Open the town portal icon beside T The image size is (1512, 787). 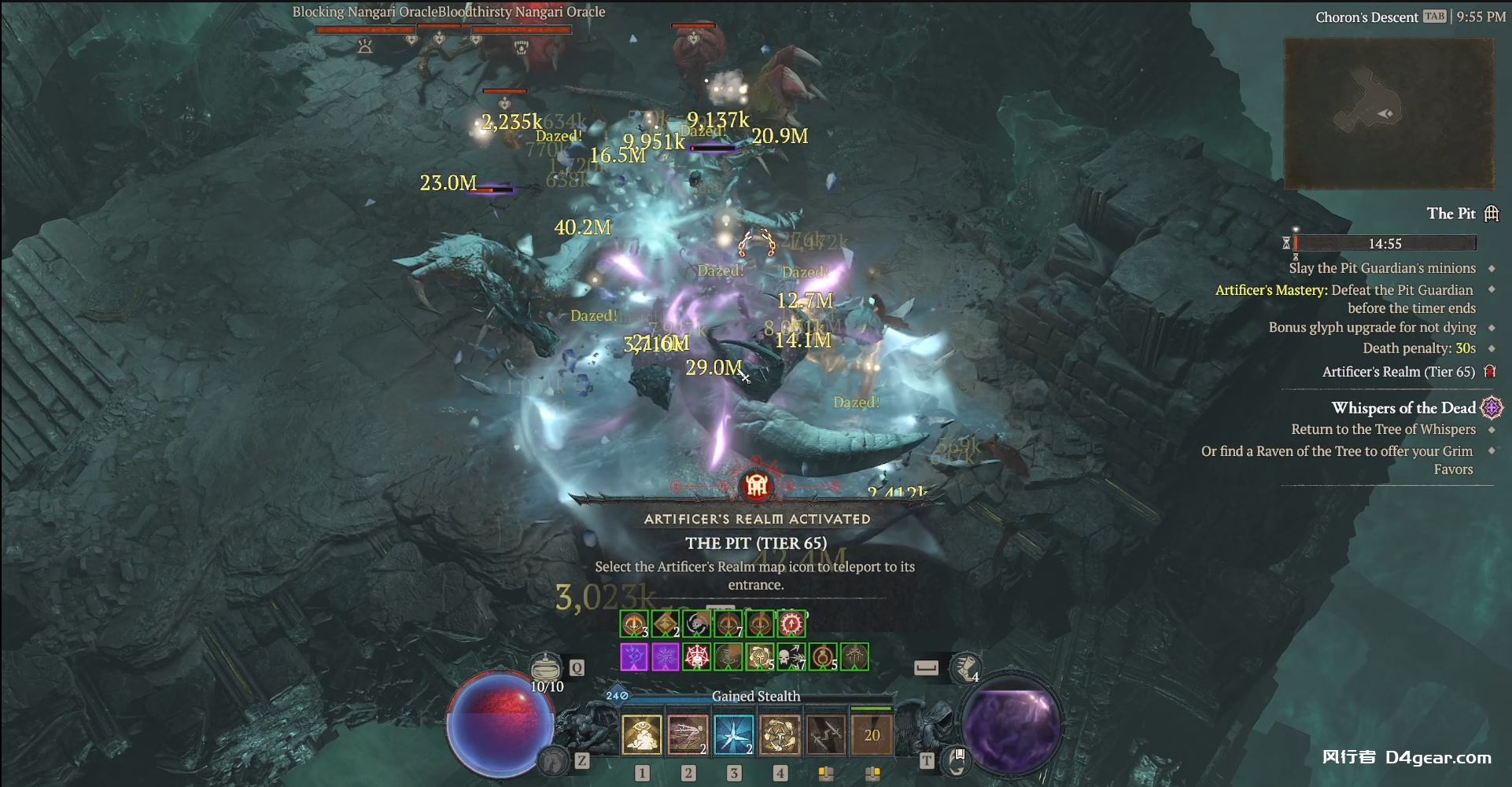click(957, 760)
